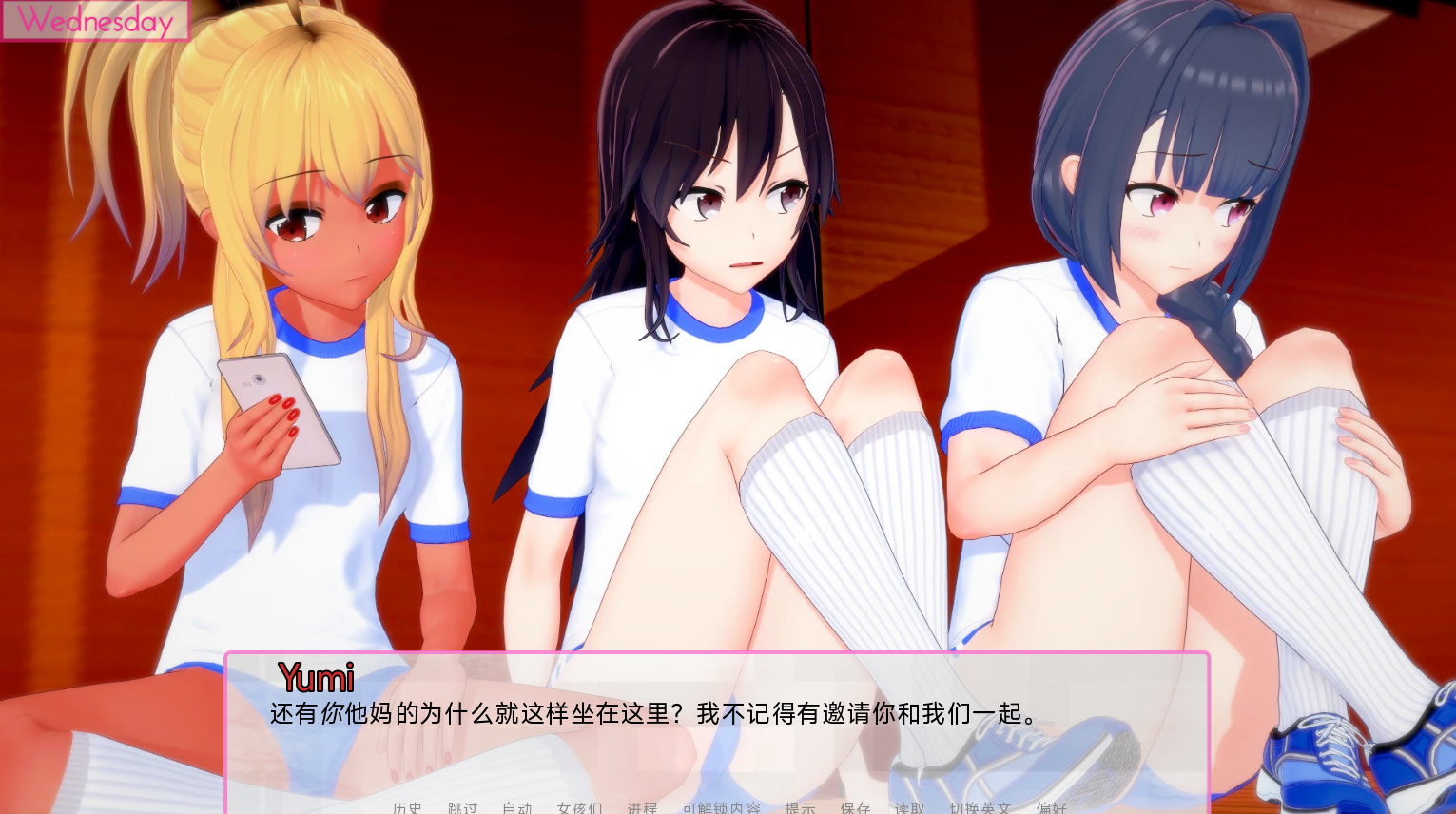The width and height of the screenshot is (1456, 814).
Task: Open the 偏好 preferences menu
Action: tap(1052, 808)
